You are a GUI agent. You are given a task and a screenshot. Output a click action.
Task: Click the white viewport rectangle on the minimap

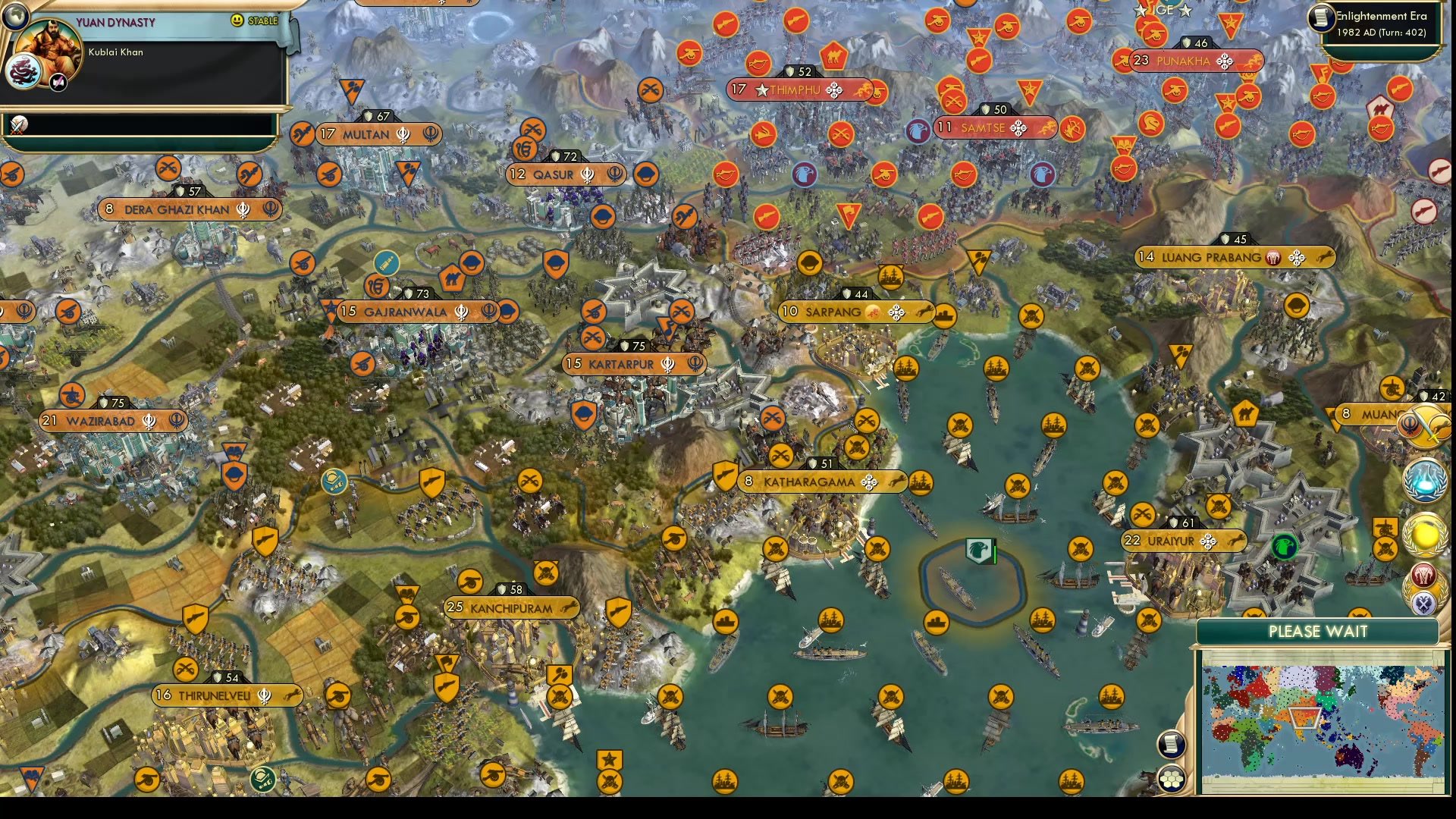pyautogui.click(x=1305, y=719)
